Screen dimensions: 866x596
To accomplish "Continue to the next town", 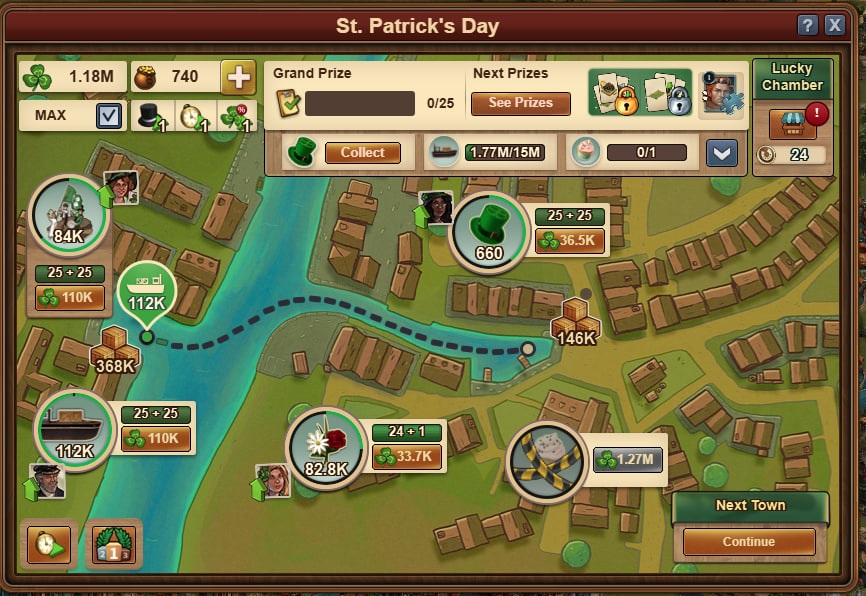I will tap(749, 542).
